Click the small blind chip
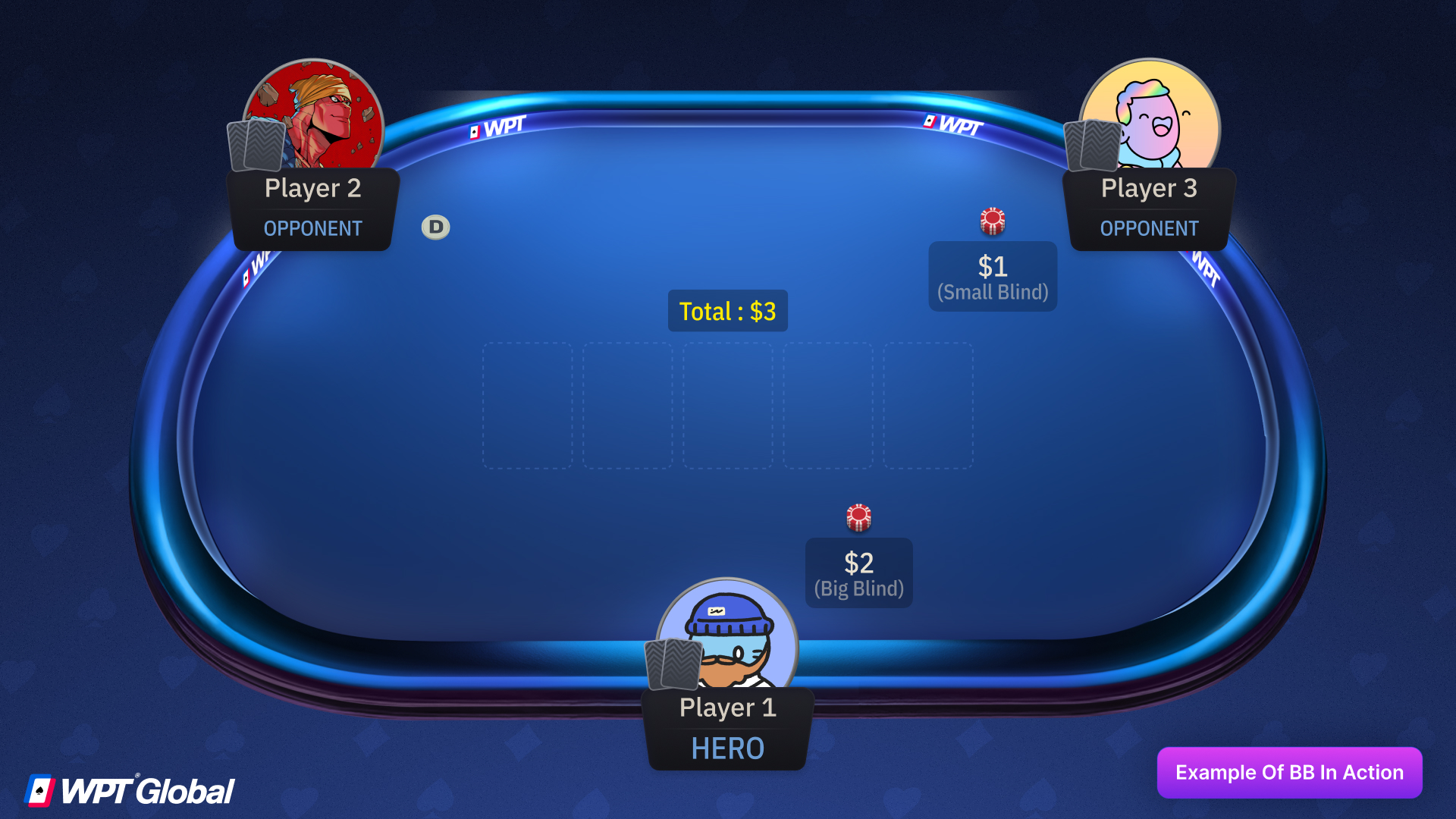 coord(993,221)
